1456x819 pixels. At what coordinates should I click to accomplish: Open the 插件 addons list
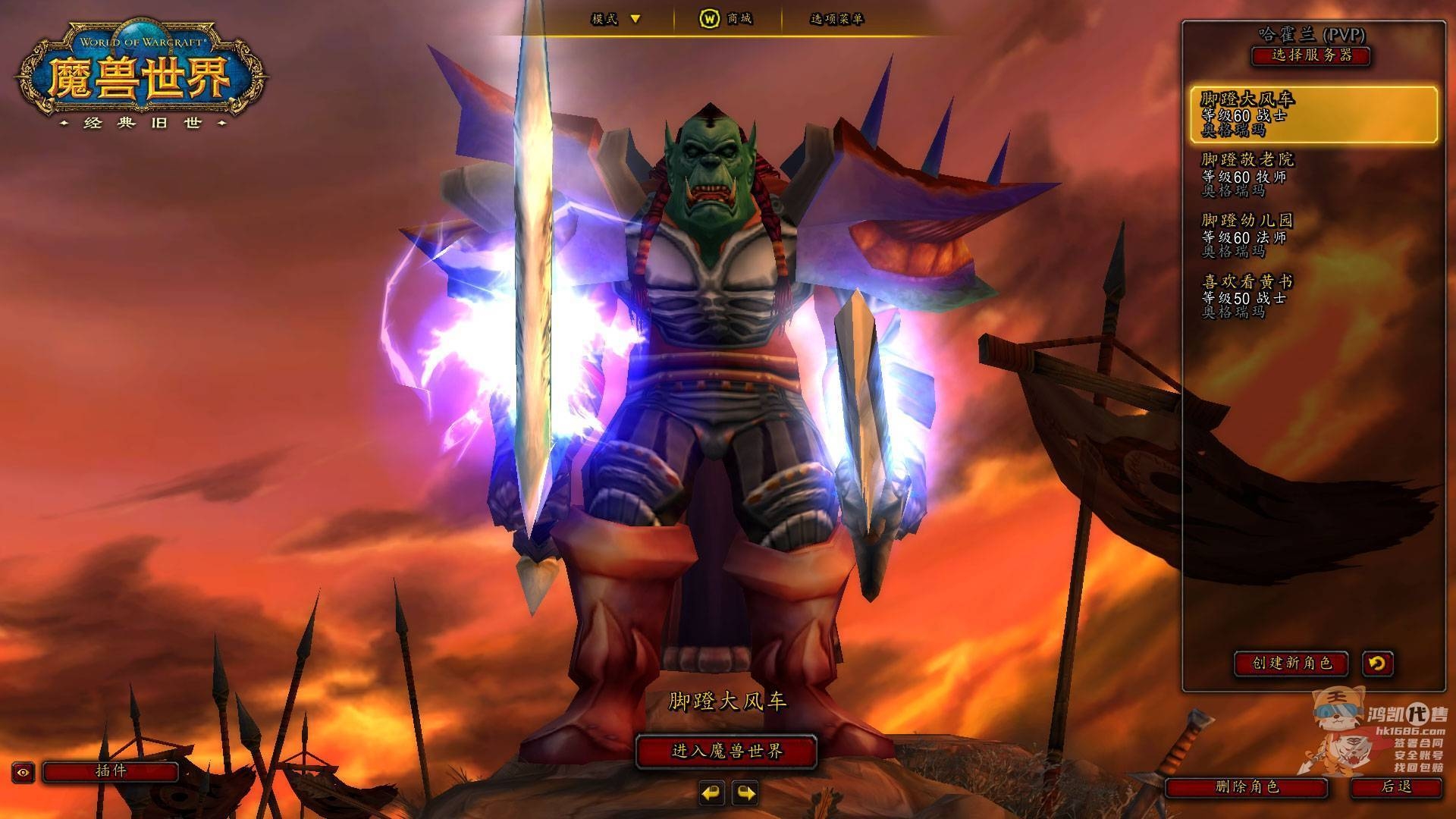[x=111, y=772]
